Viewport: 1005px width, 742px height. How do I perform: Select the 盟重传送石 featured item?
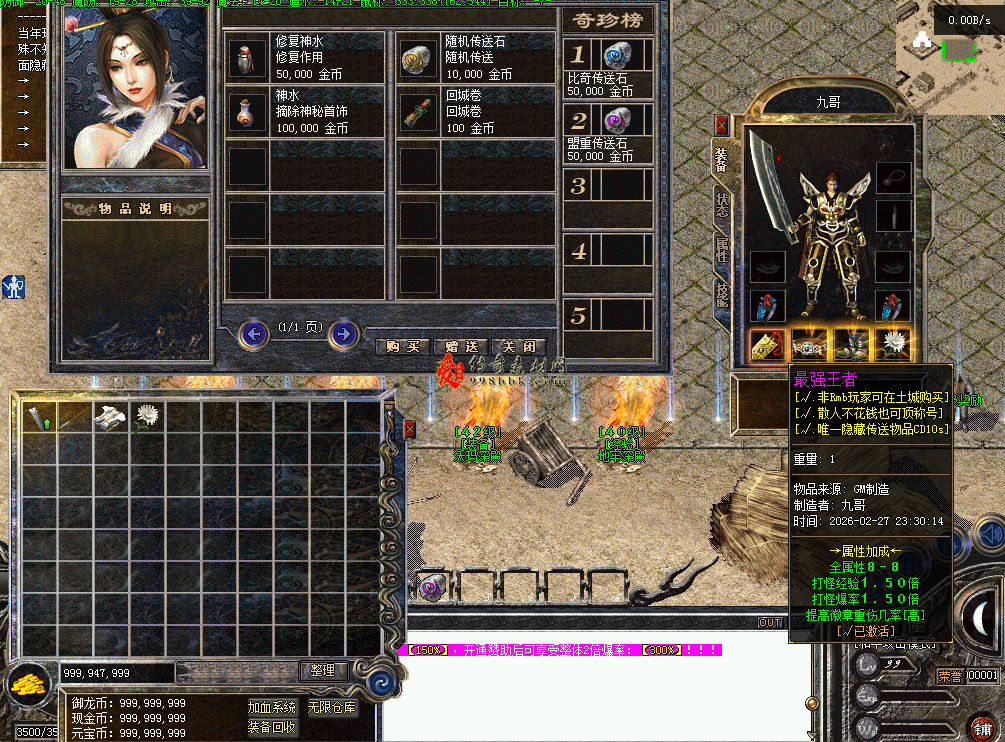click(x=617, y=122)
